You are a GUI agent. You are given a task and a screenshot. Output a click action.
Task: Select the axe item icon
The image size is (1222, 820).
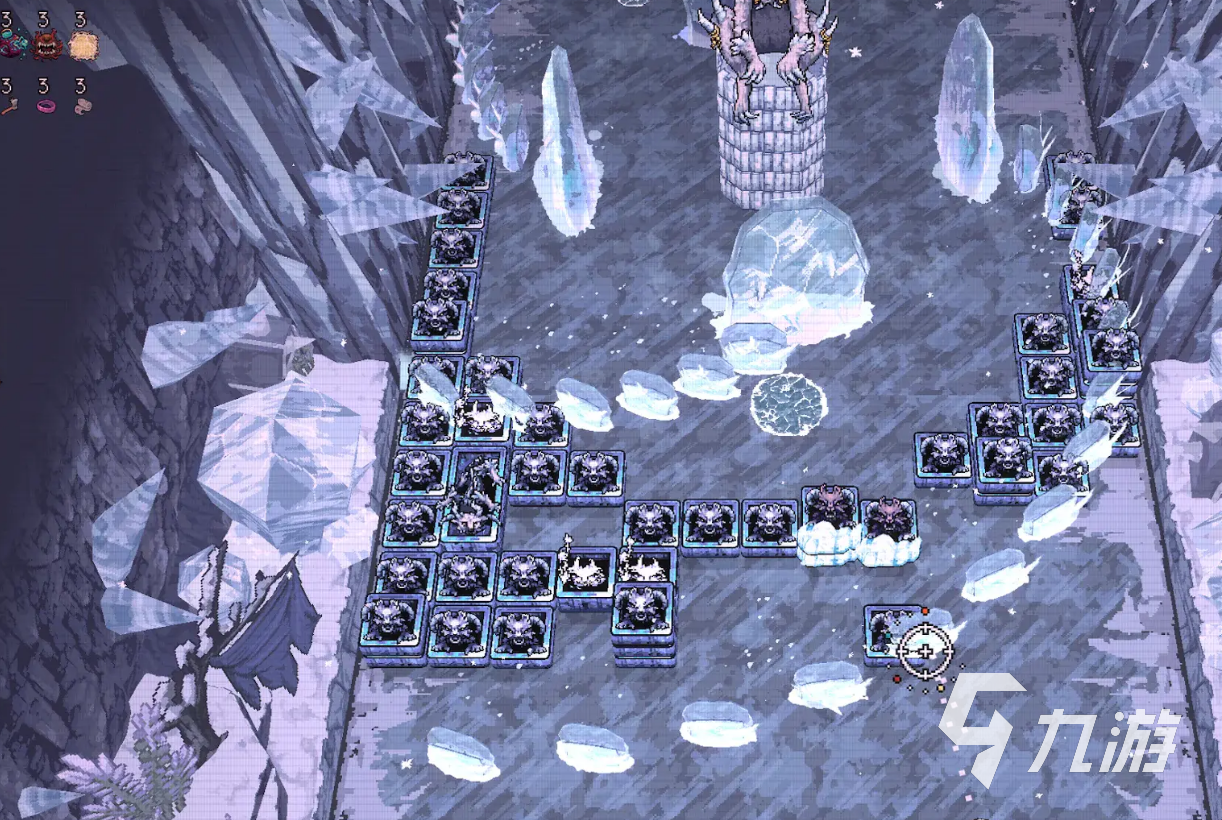point(11,105)
